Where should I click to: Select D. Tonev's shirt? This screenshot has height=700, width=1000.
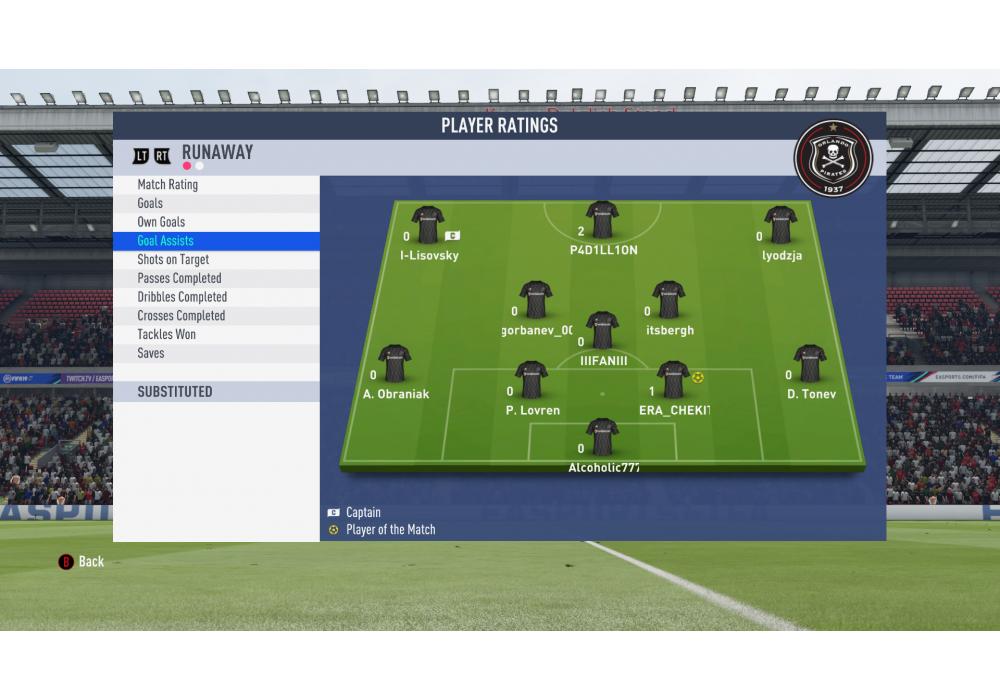coord(809,364)
